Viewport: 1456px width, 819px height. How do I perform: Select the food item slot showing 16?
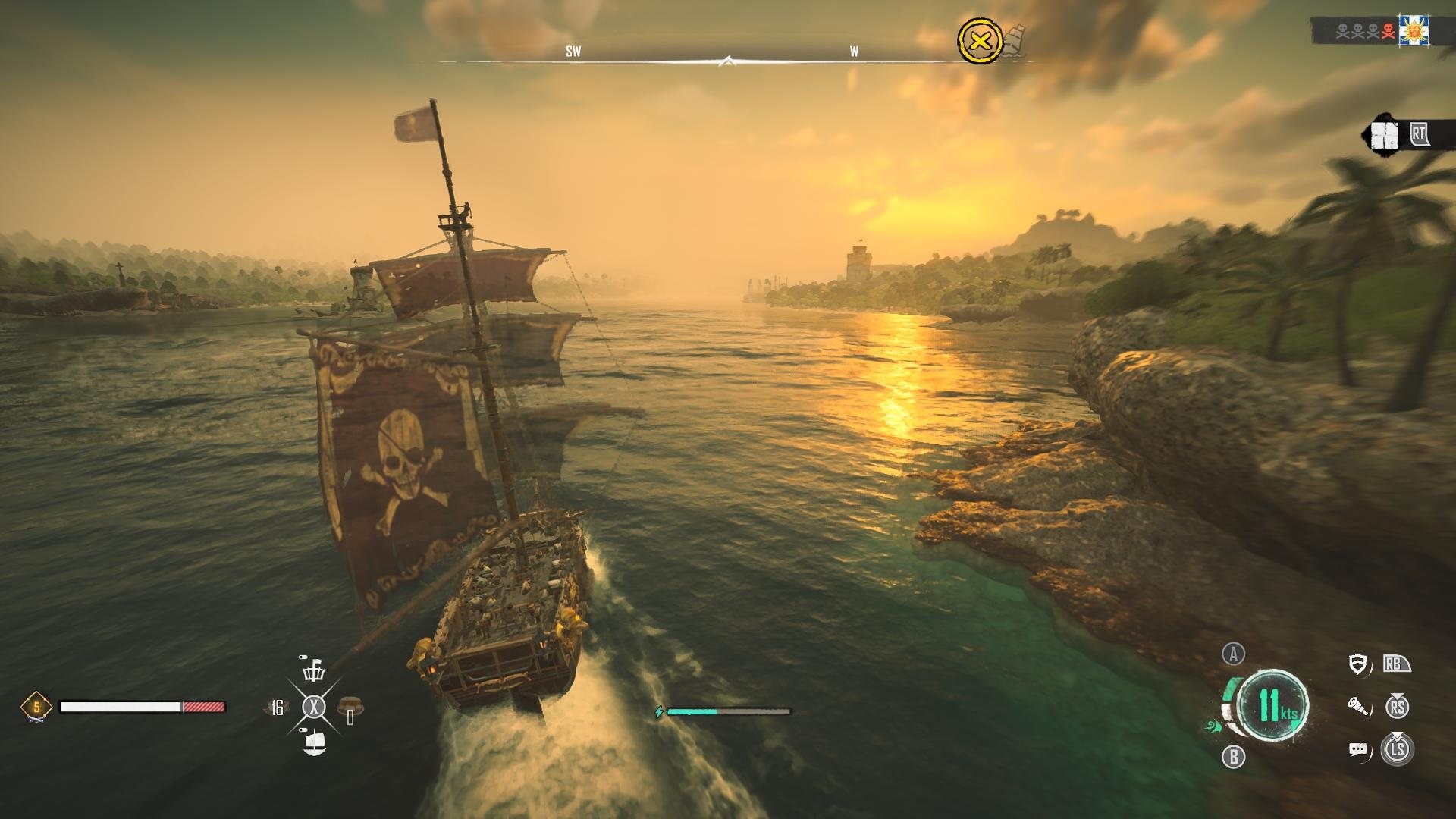coord(277,708)
